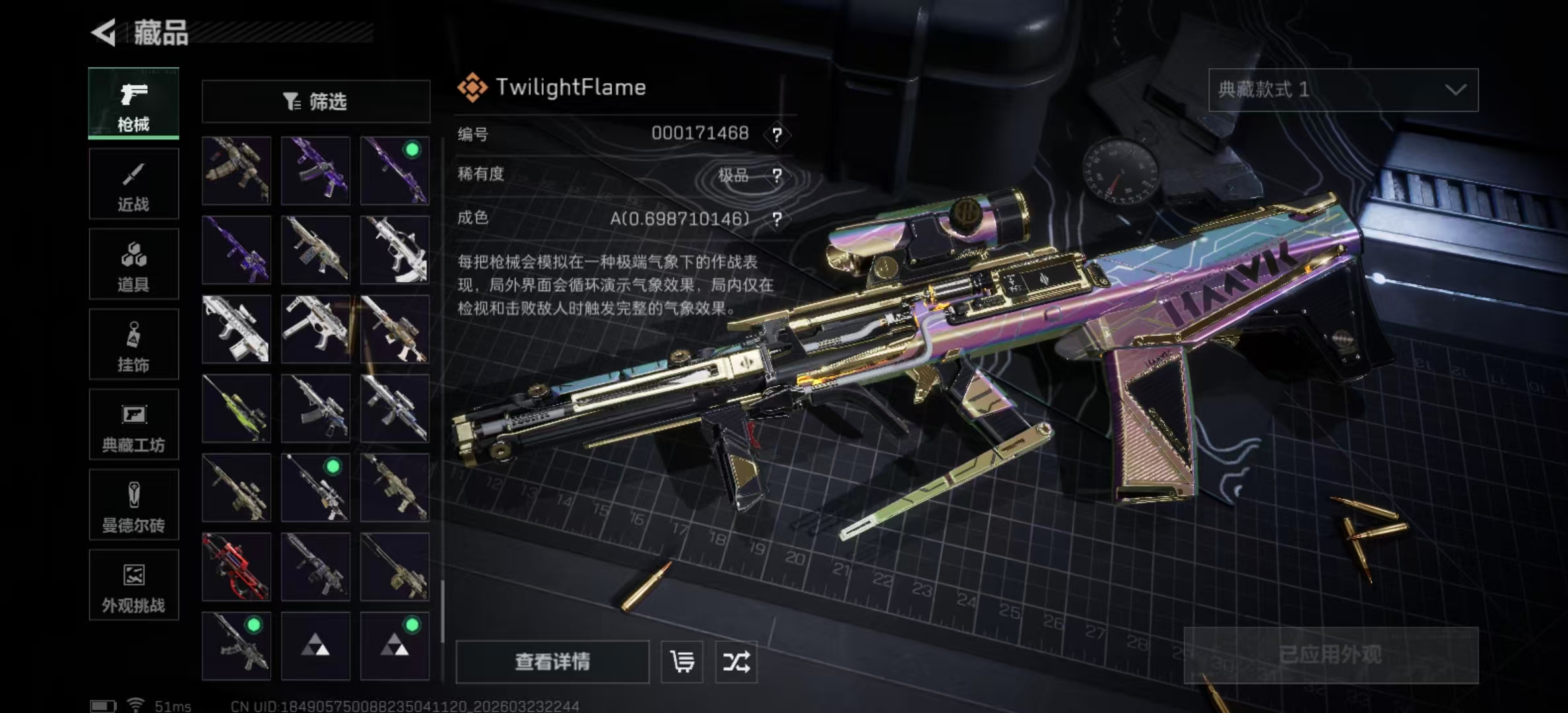Switch to the 曼德尔砖 tab
The height and width of the screenshot is (713, 1568).
click(133, 505)
